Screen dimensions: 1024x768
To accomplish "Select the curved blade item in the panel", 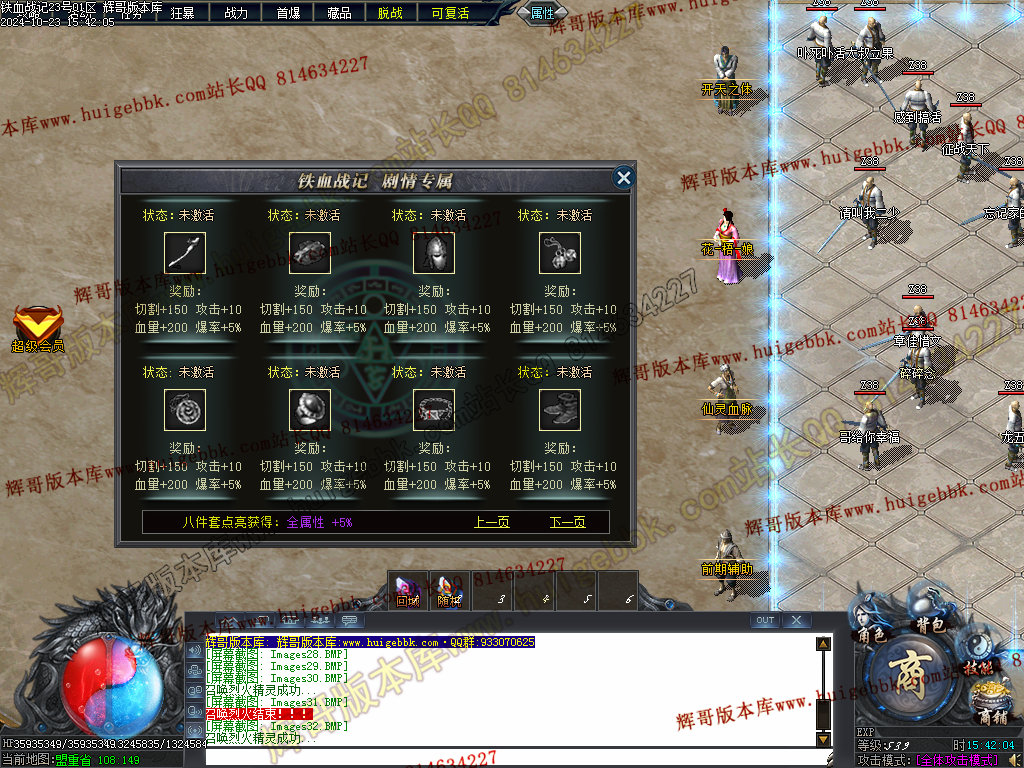I will [x=185, y=253].
